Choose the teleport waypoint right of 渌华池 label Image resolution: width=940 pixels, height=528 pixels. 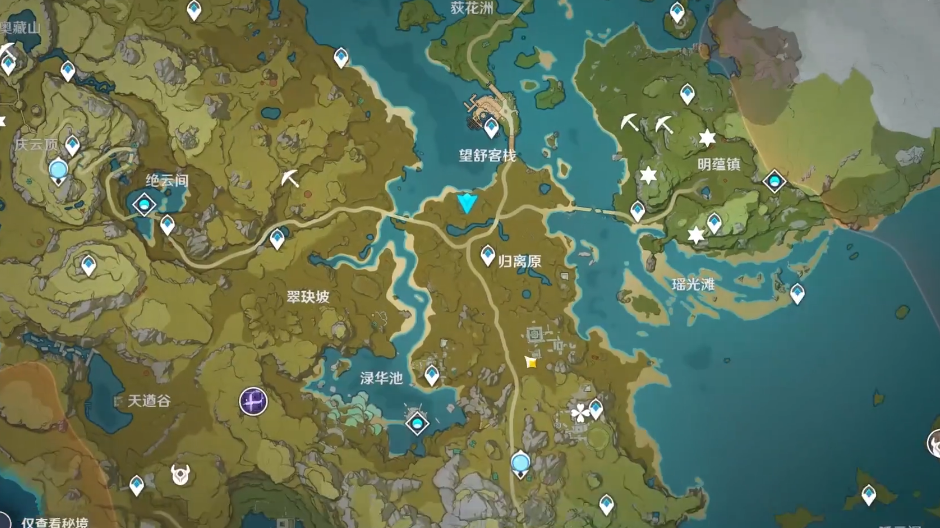pyautogui.click(x=432, y=374)
